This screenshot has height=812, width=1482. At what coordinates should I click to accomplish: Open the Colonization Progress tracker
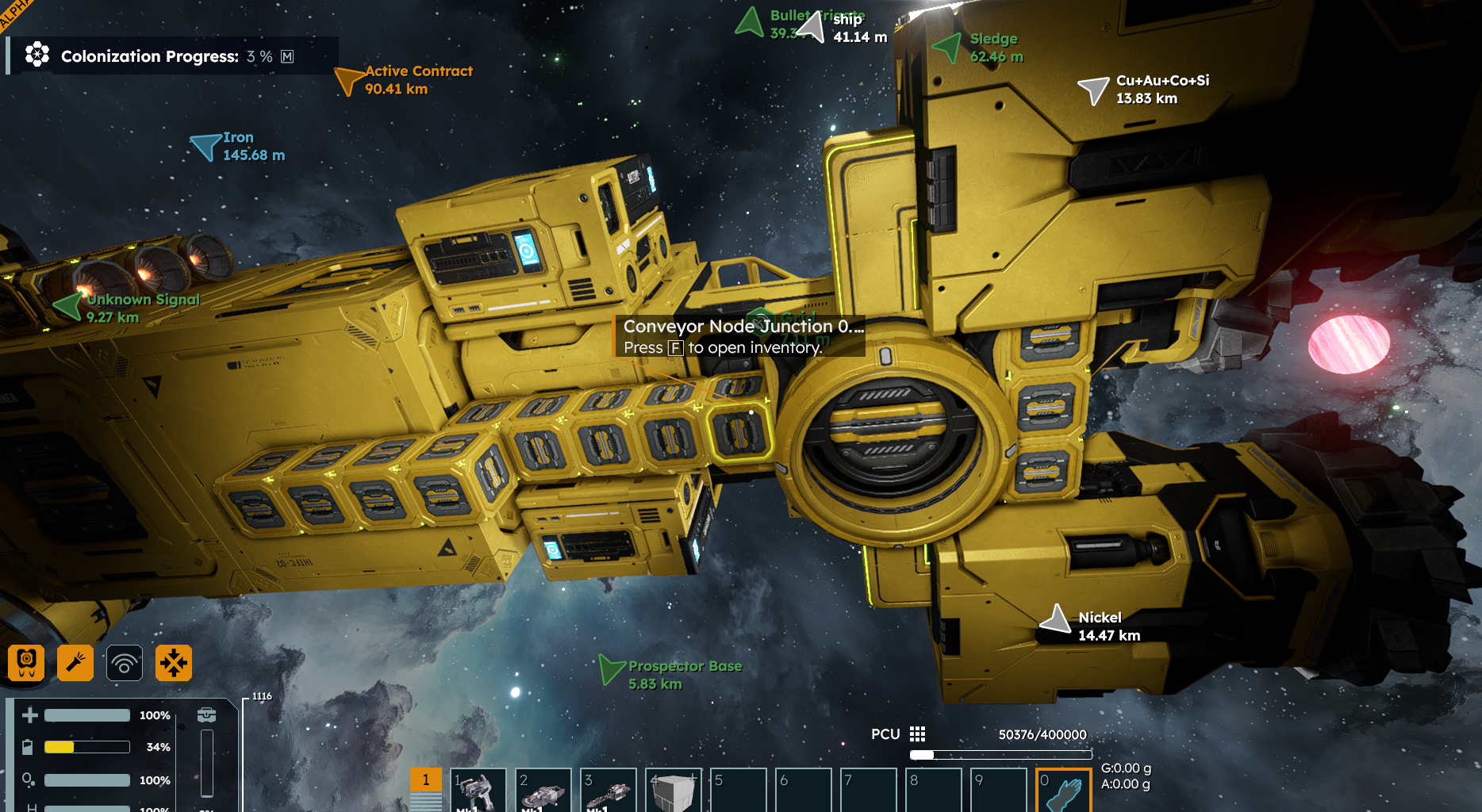(150, 56)
